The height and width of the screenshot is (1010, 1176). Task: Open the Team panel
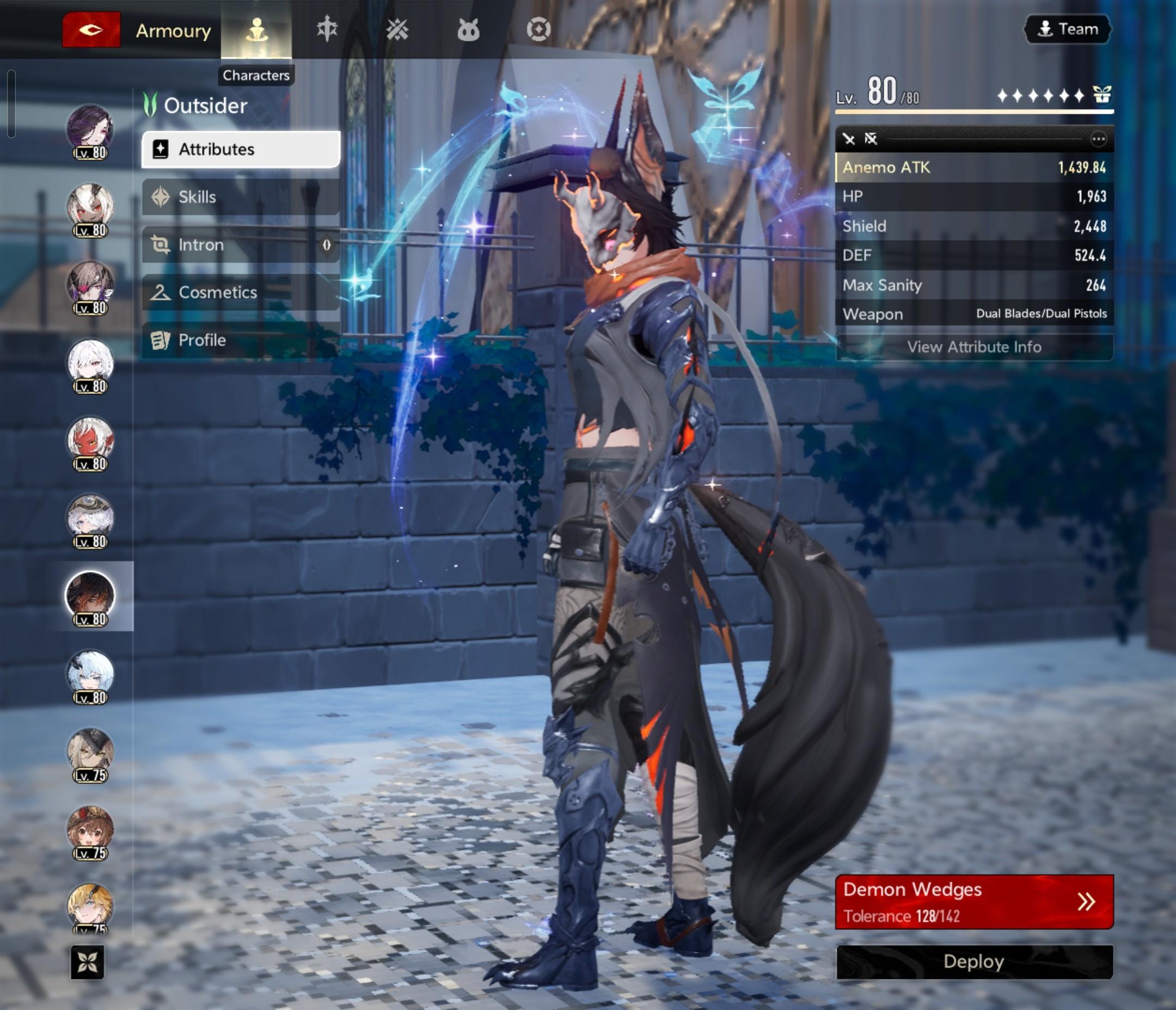coord(1068,29)
